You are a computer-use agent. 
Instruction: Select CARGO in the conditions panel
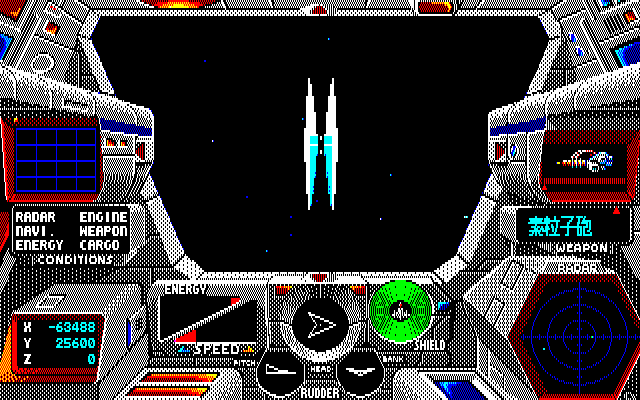(x=100, y=245)
